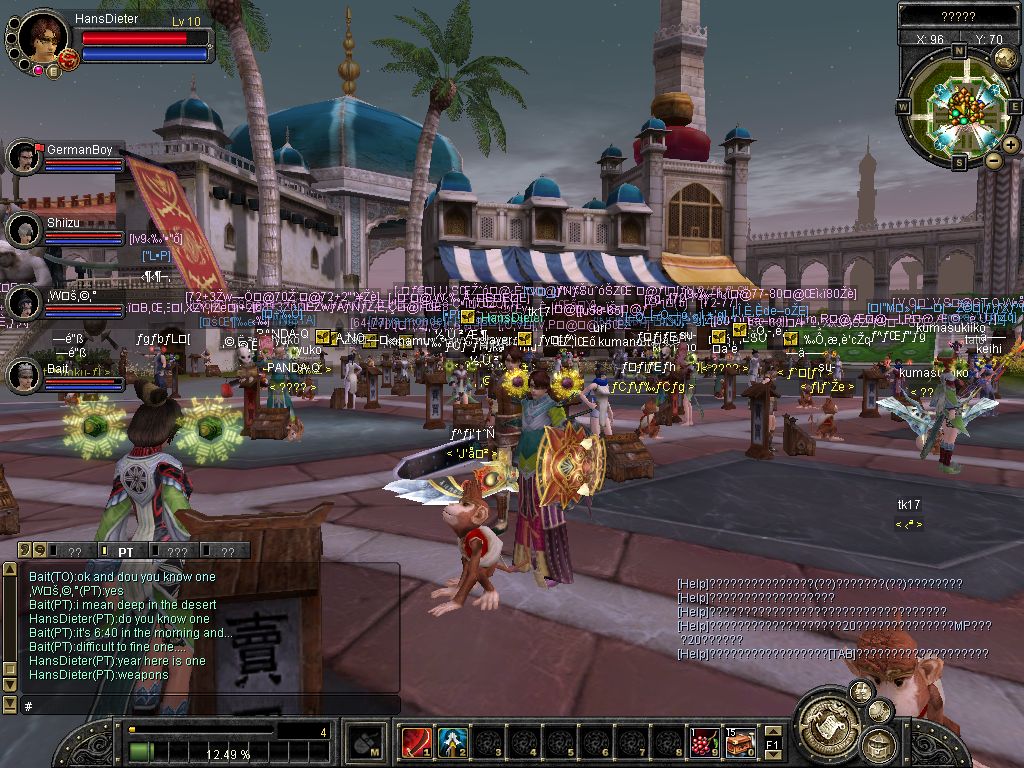The image size is (1024, 768).
Task: Zoom in the minimap with plus button
Action: pyautogui.click(x=1011, y=145)
